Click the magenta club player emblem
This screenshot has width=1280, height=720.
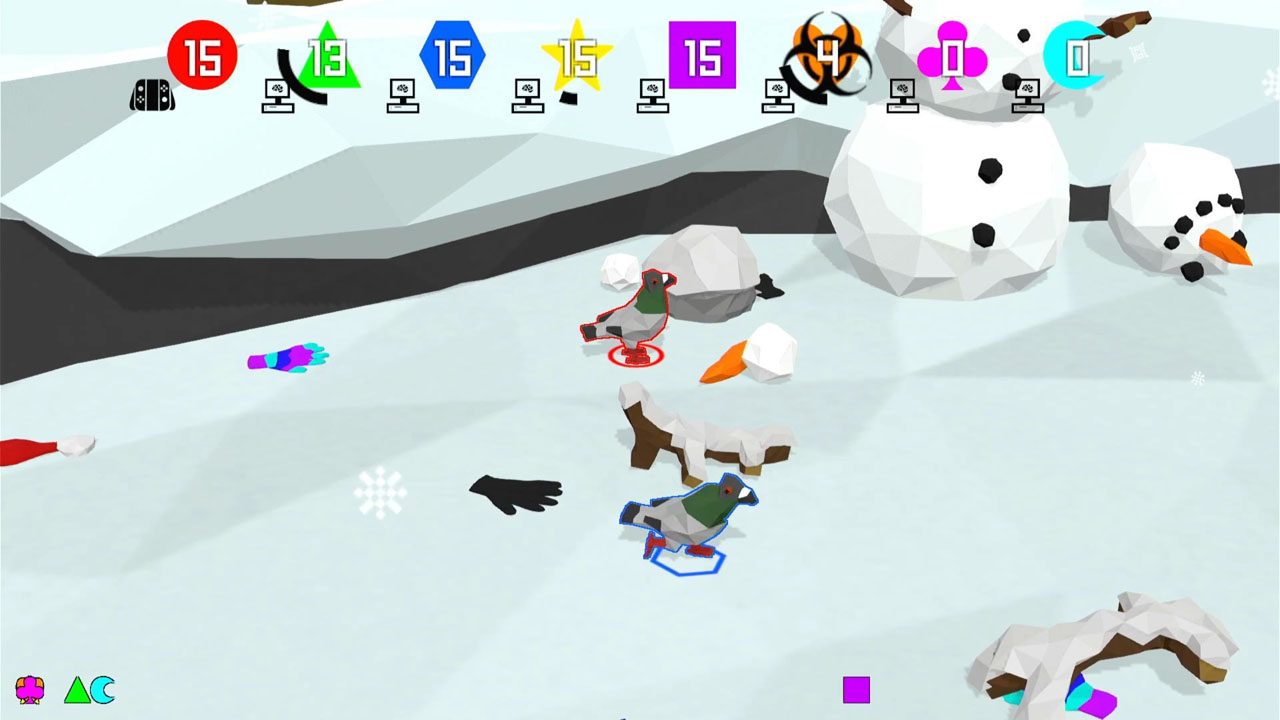click(953, 57)
